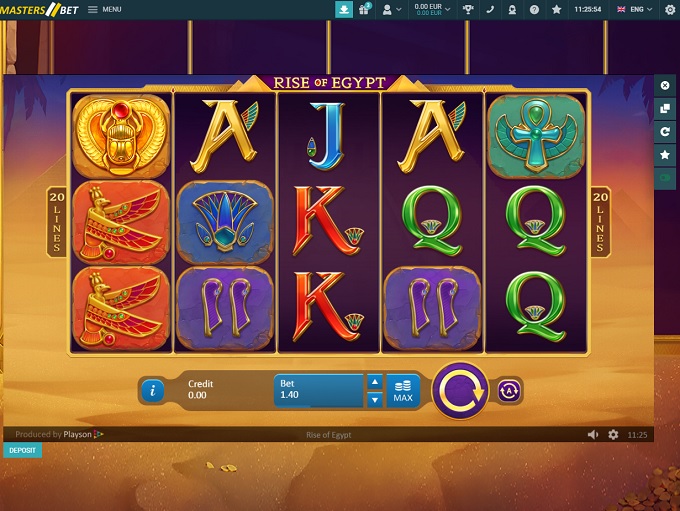The height and width of the screenshot is (511, 680).
Task: Increase the bet with the up arrow
Action: pos(375,381)
